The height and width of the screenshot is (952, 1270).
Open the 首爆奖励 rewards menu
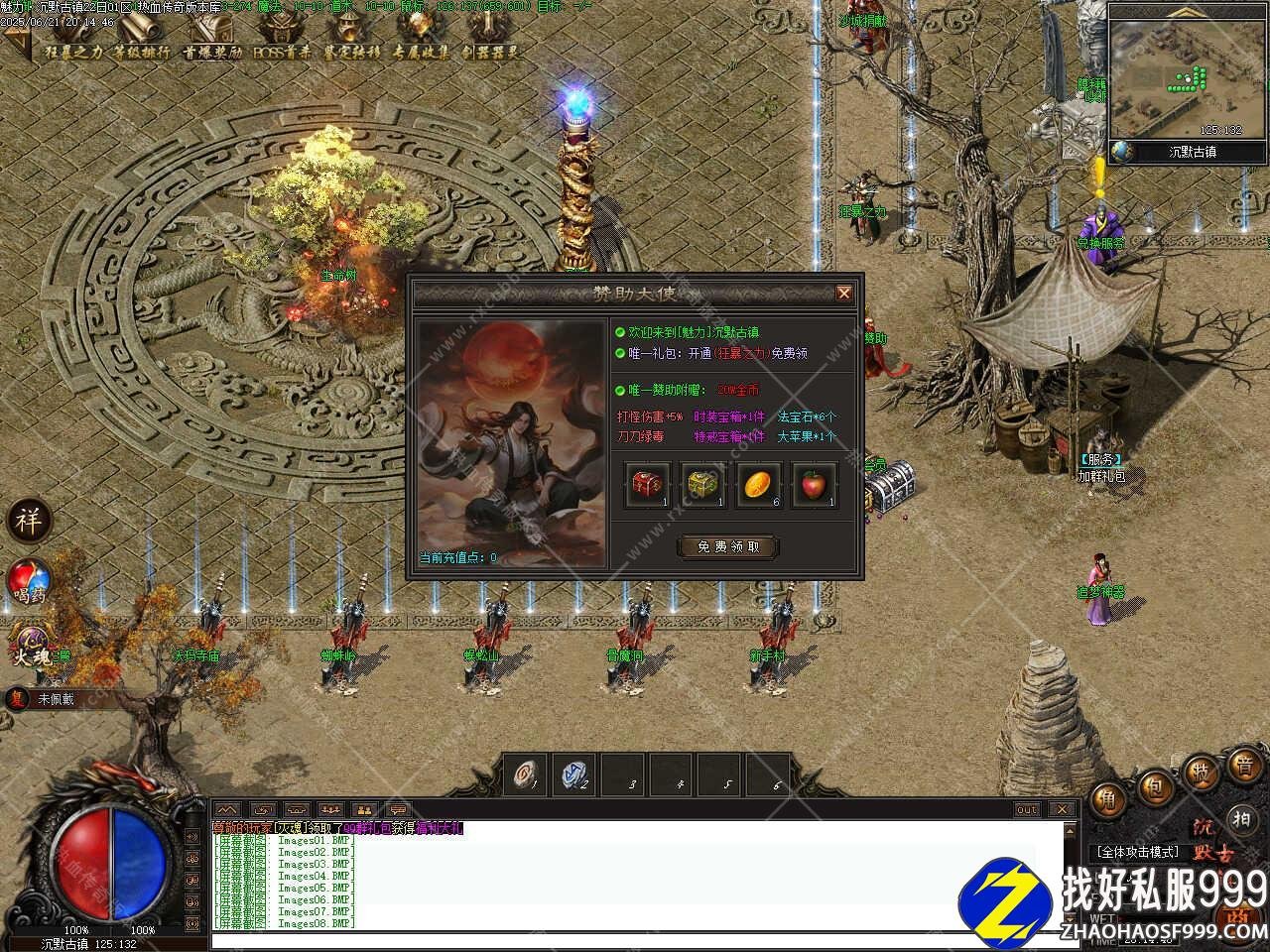[x=211, y=52]
